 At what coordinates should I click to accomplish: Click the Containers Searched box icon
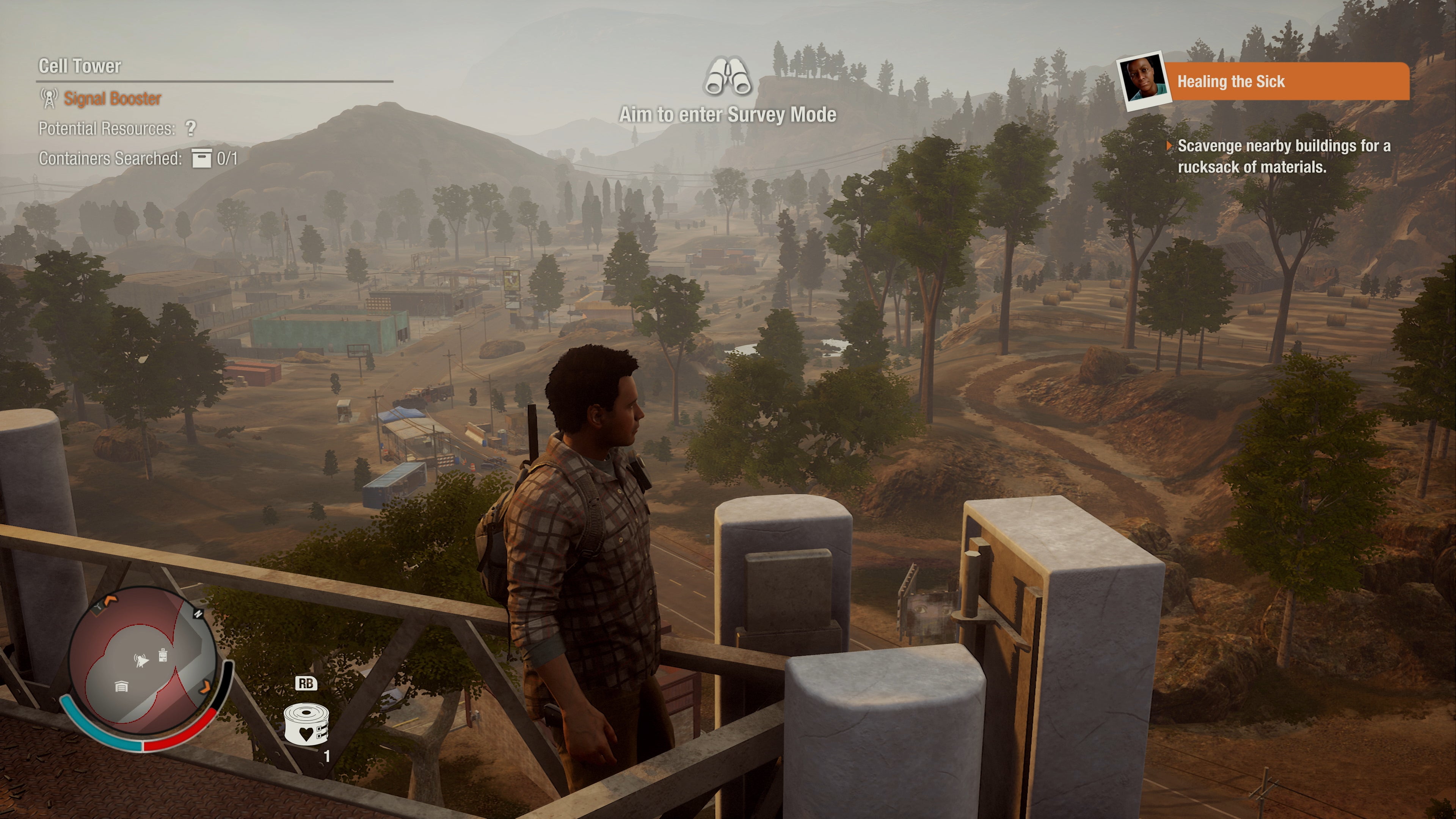(201, 159)
